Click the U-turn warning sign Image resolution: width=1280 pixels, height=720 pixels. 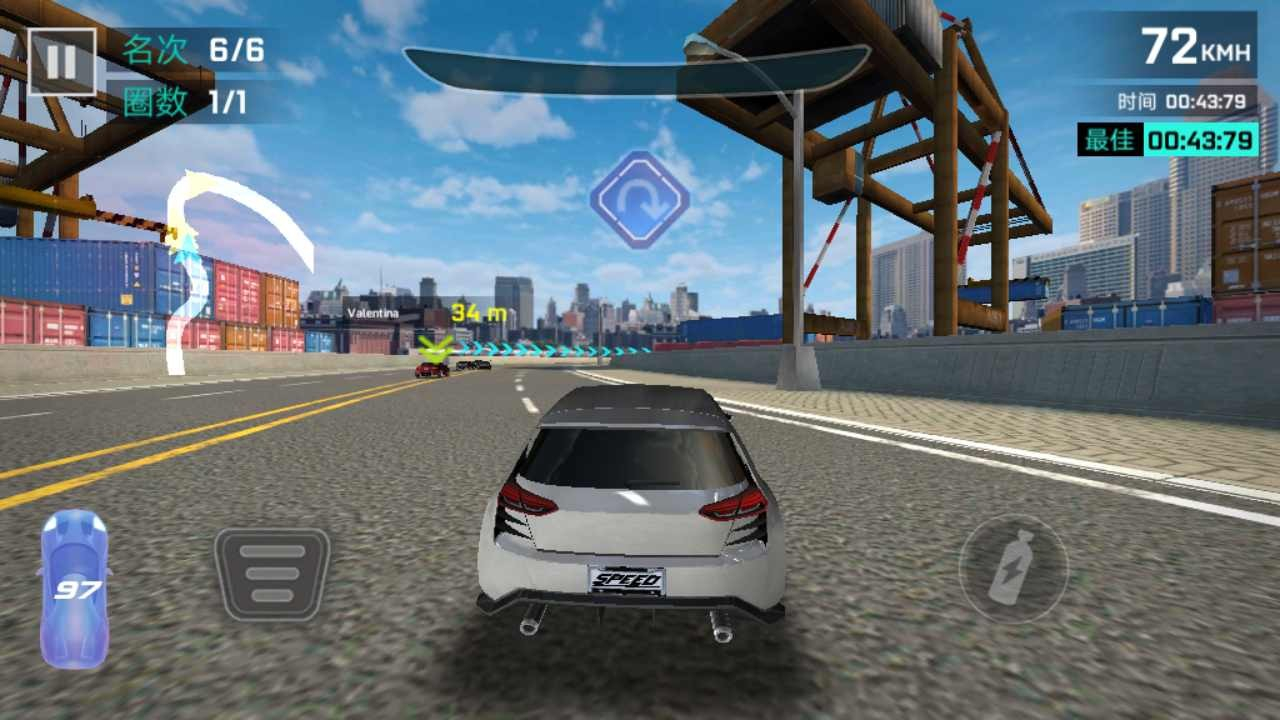[x=640, y=200]
